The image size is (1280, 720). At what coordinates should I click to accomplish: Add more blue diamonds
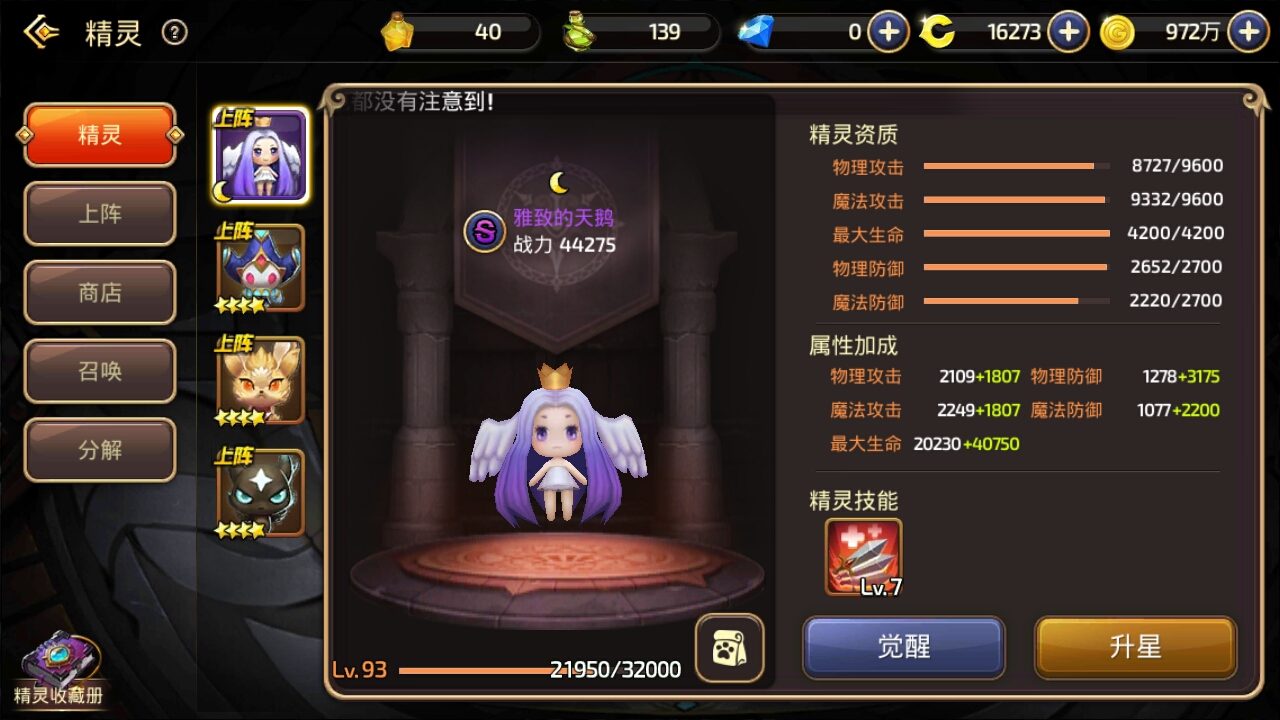tap(888, 32)
